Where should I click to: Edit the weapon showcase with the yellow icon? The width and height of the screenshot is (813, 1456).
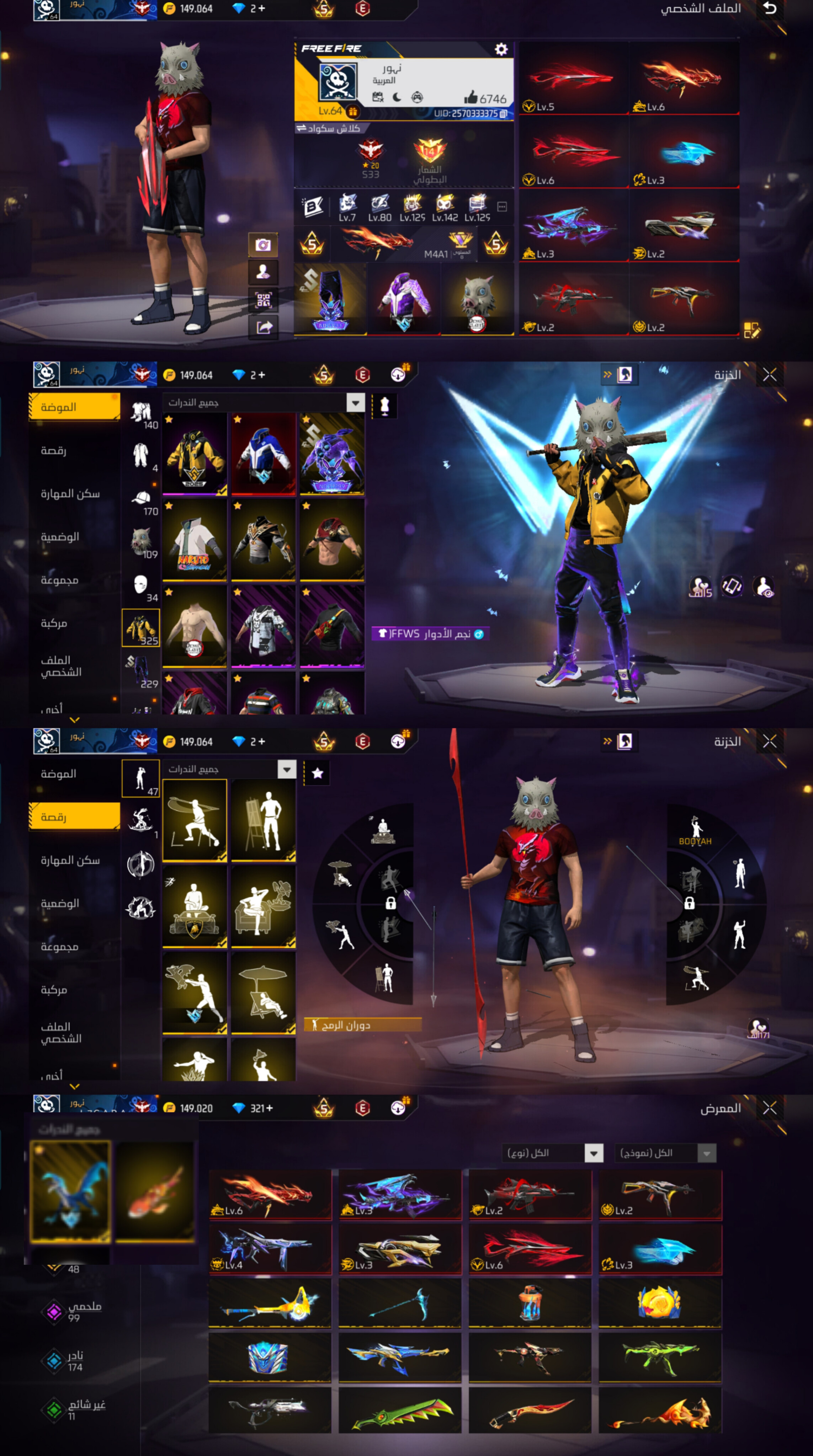pyautogui.click(x=751, y=330)
